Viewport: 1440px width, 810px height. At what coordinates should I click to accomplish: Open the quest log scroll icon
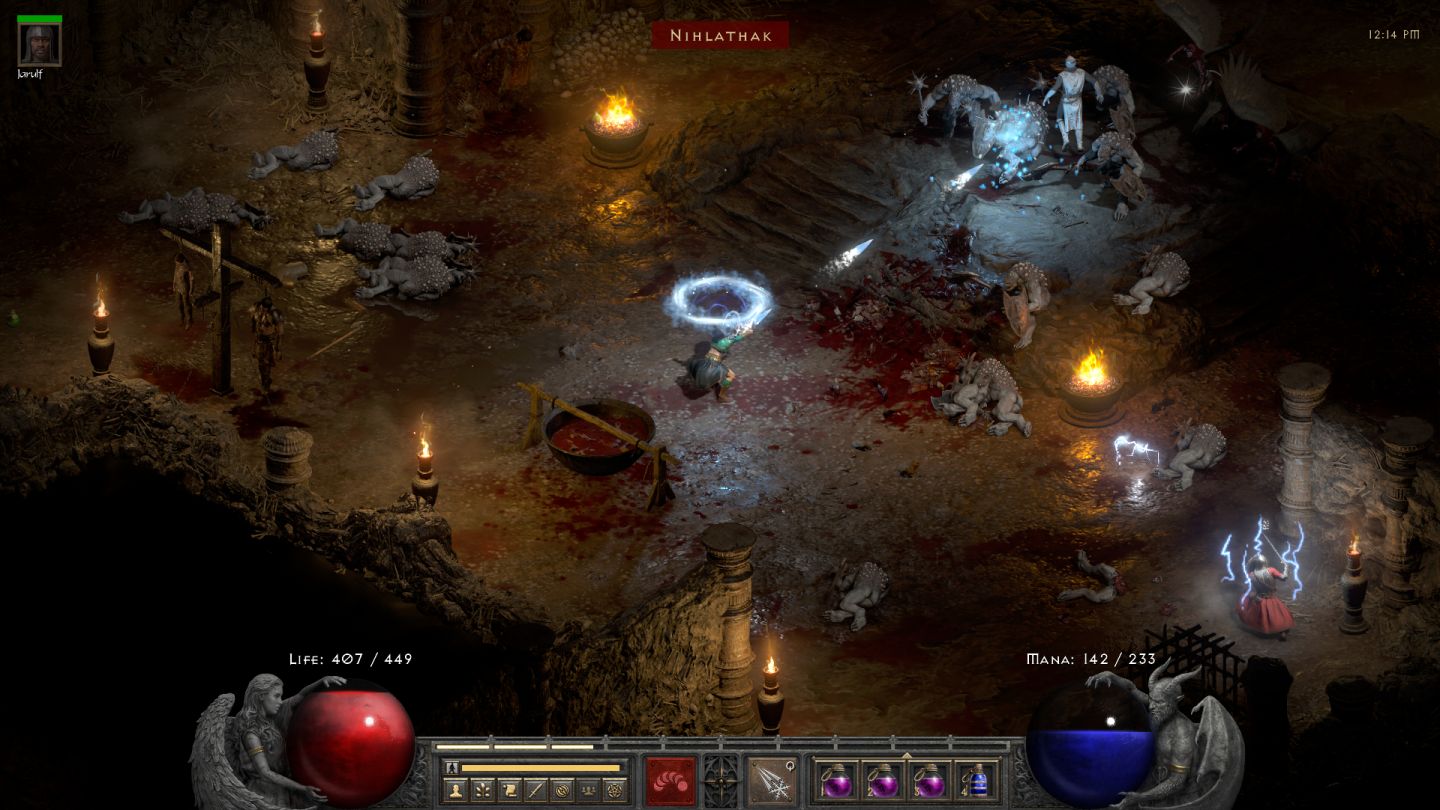pyautogui.click(x=508, y=790)
